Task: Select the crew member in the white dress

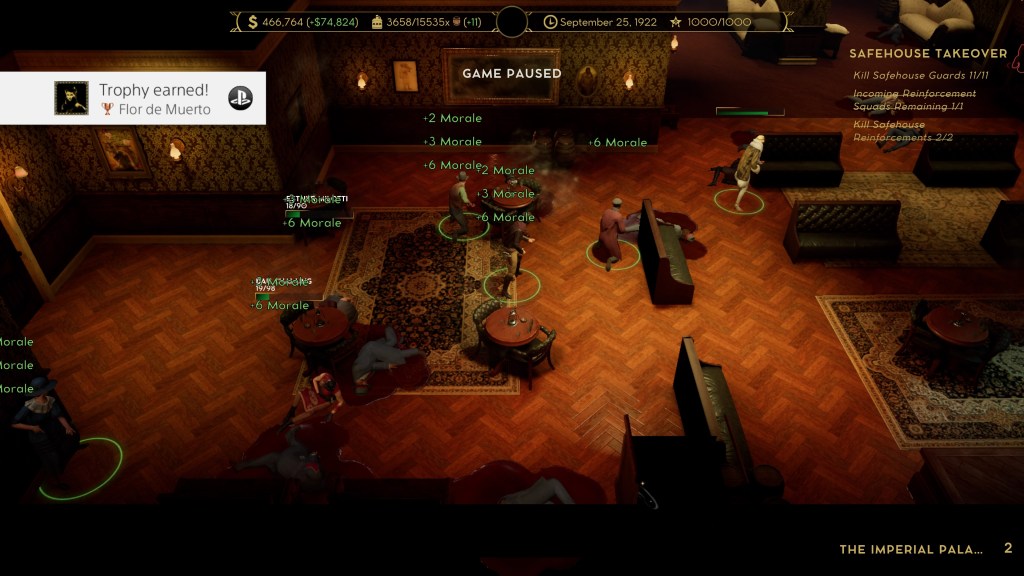Action: pos(743,172)
